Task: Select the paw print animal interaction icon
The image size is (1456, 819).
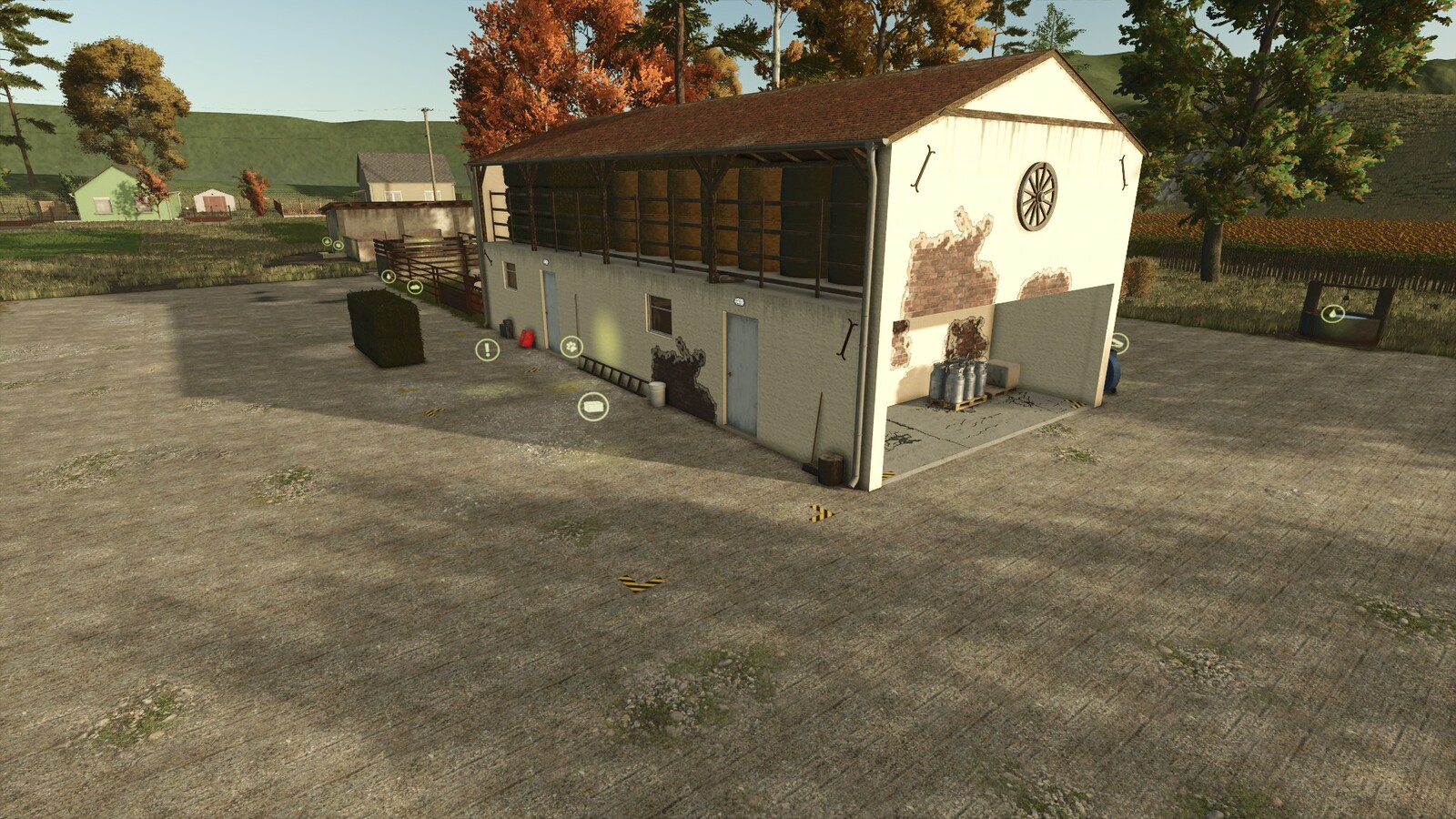Action: tap(571, 346)
